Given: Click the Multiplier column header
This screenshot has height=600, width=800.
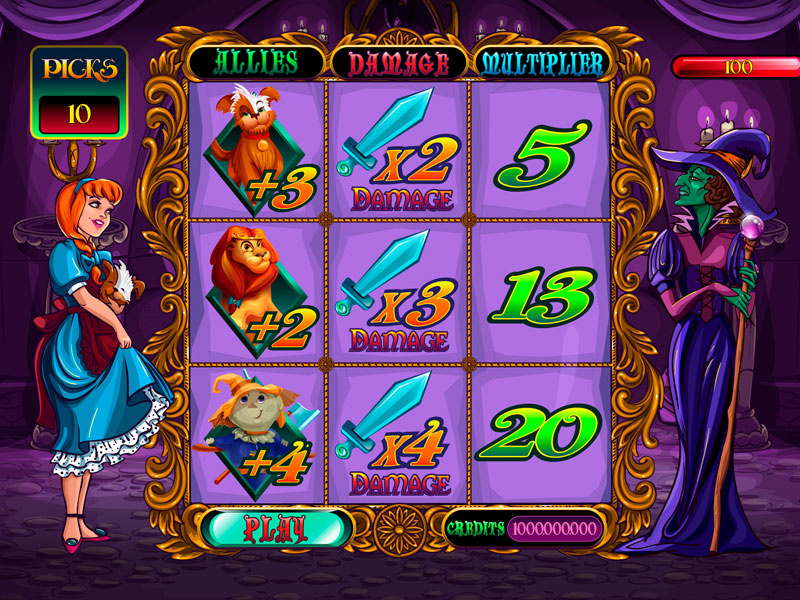Looking at the screenshot, I should pos(541,62).
